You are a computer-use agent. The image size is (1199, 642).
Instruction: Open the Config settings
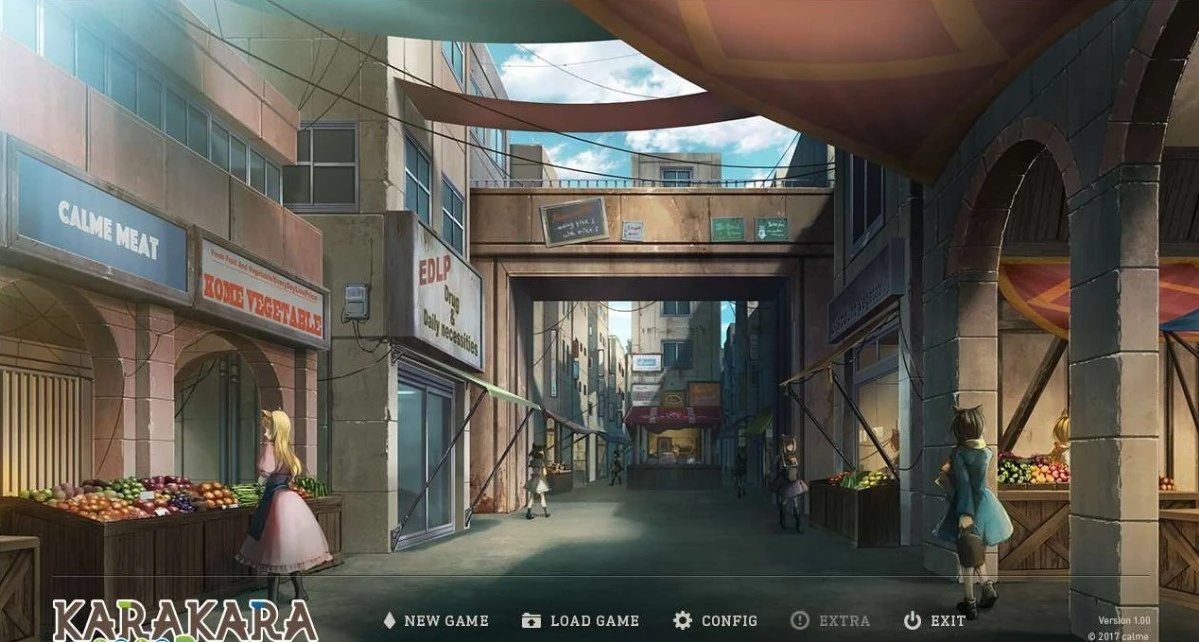[716, 621]
